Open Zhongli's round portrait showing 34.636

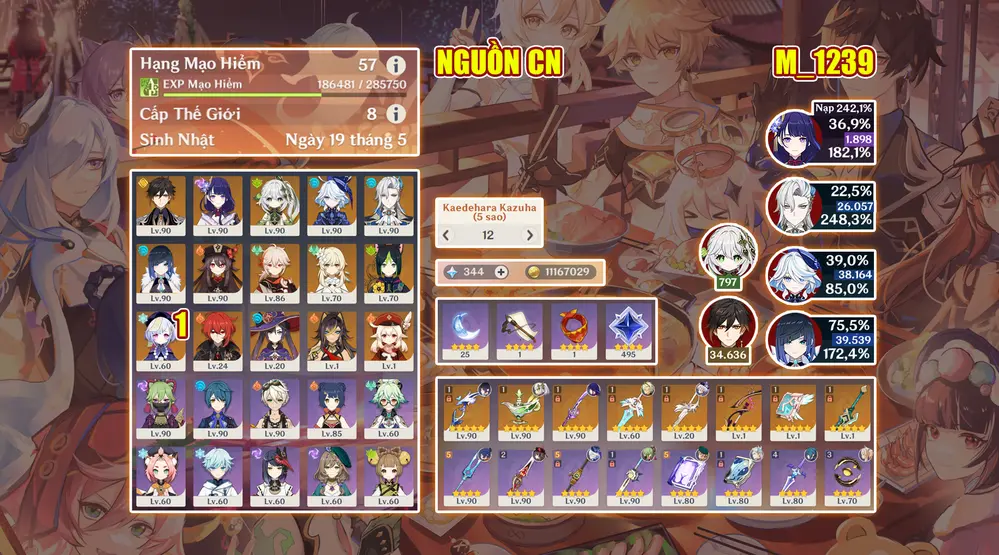point(727,328)
